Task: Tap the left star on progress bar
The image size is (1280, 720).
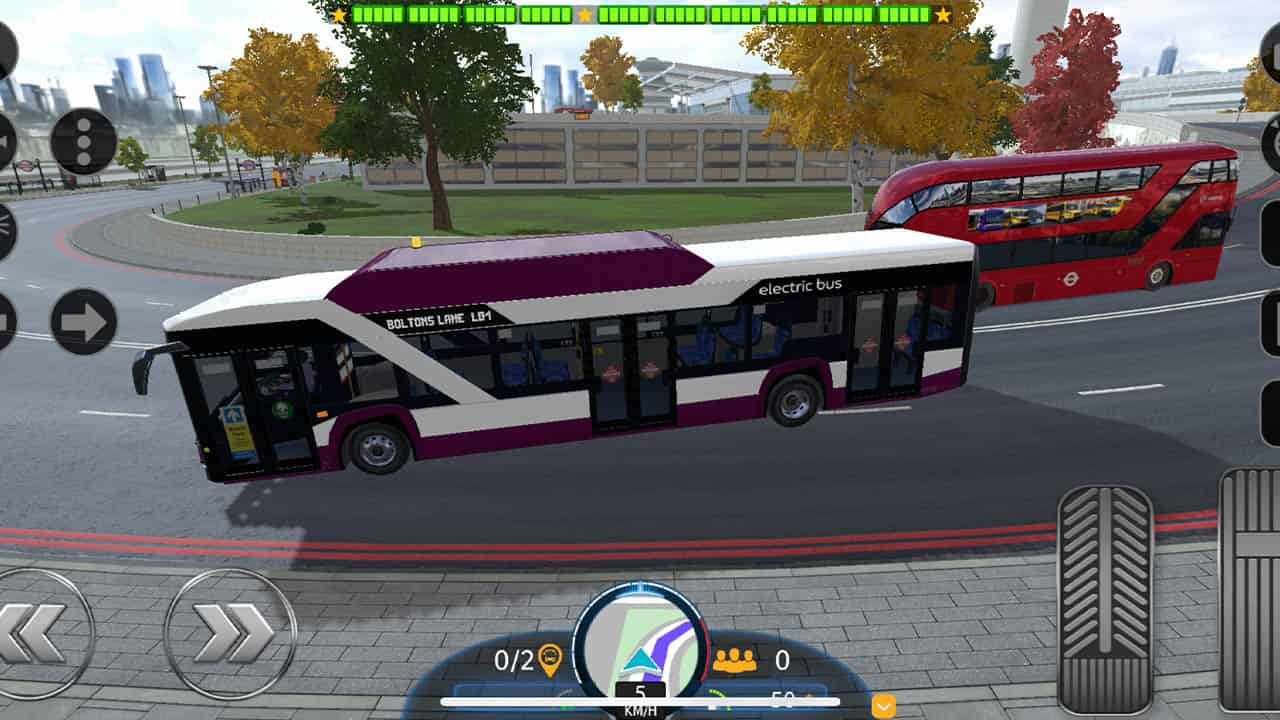Action: point(339,14)
